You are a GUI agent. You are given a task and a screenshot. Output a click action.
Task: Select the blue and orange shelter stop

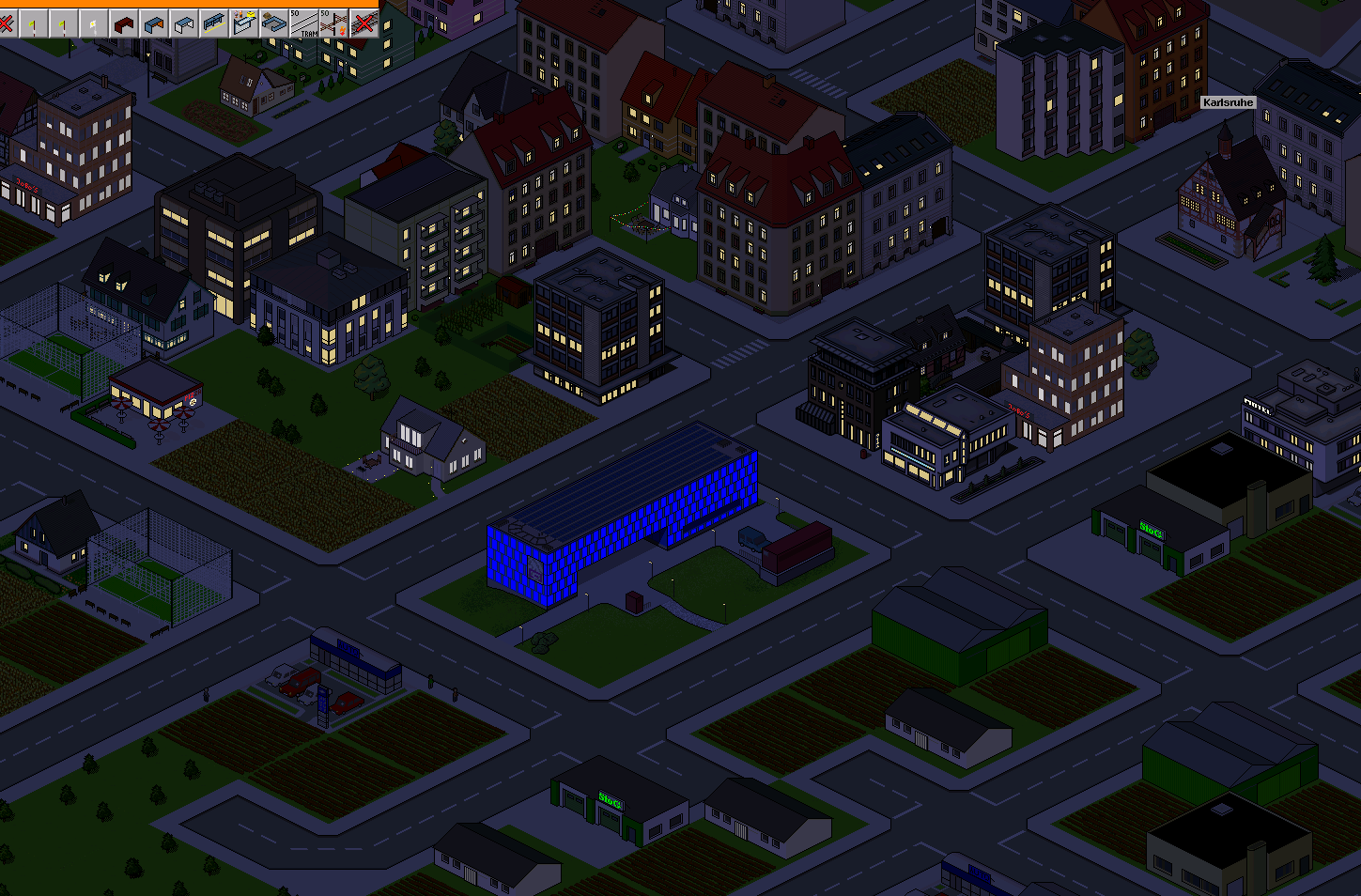[153, 23]
